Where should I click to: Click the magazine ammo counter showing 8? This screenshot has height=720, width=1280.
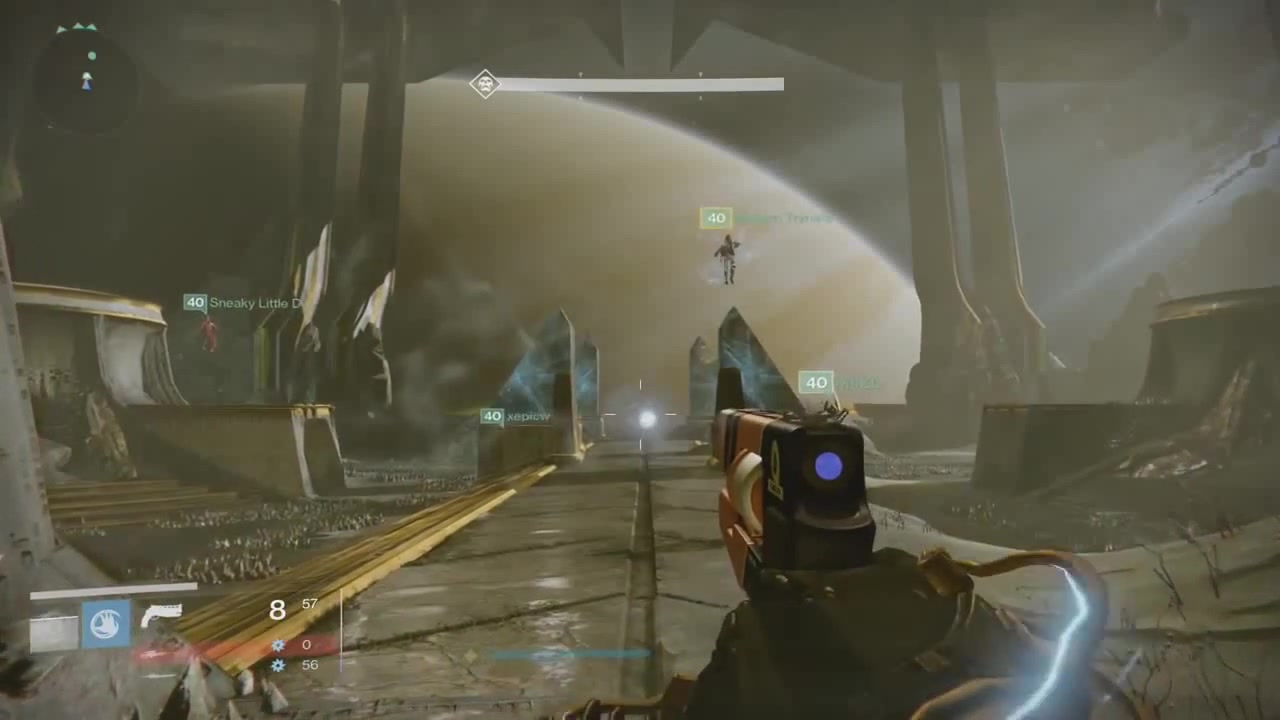click(278, 610)
